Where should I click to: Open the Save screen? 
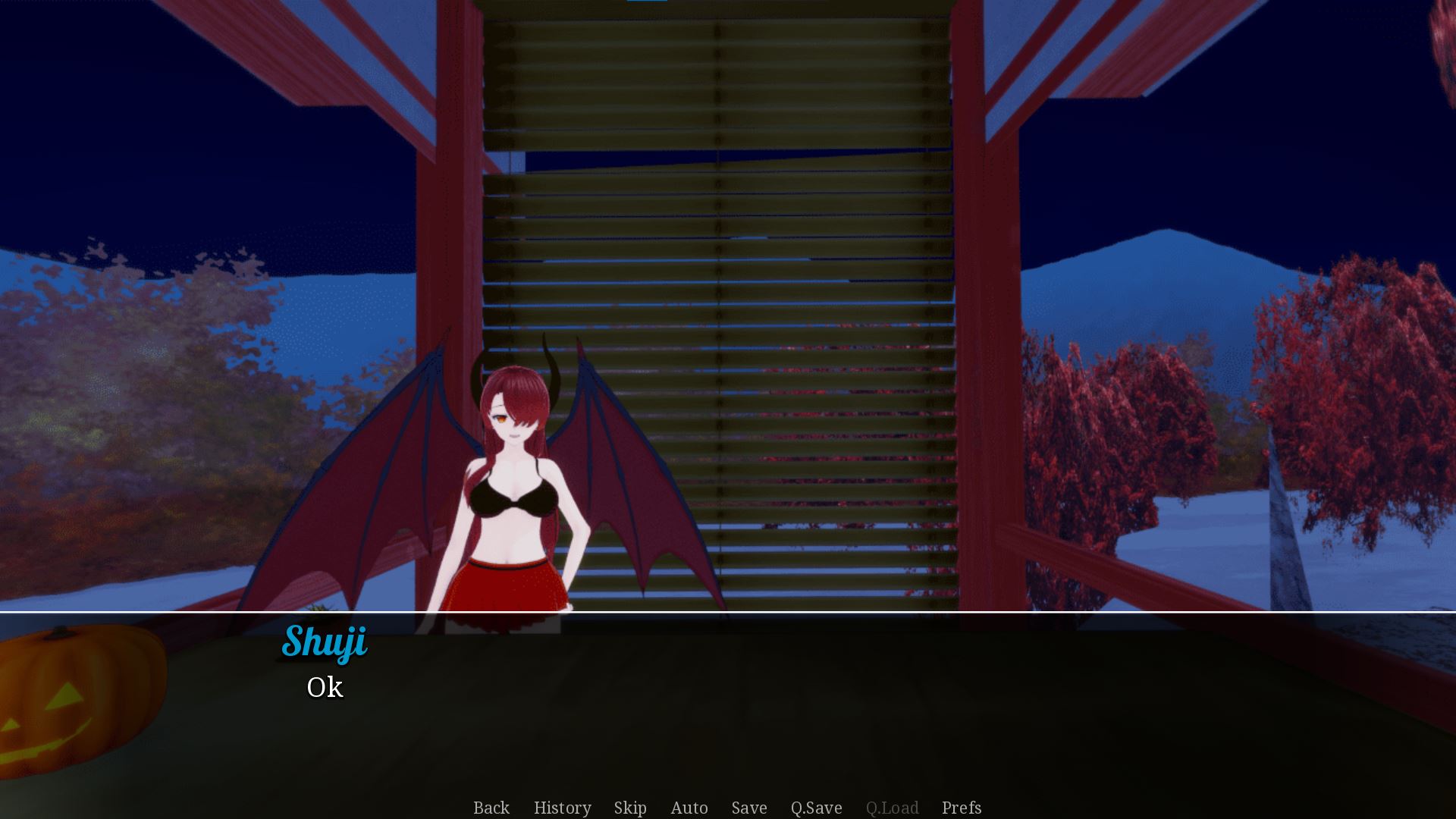pos(748,808)
